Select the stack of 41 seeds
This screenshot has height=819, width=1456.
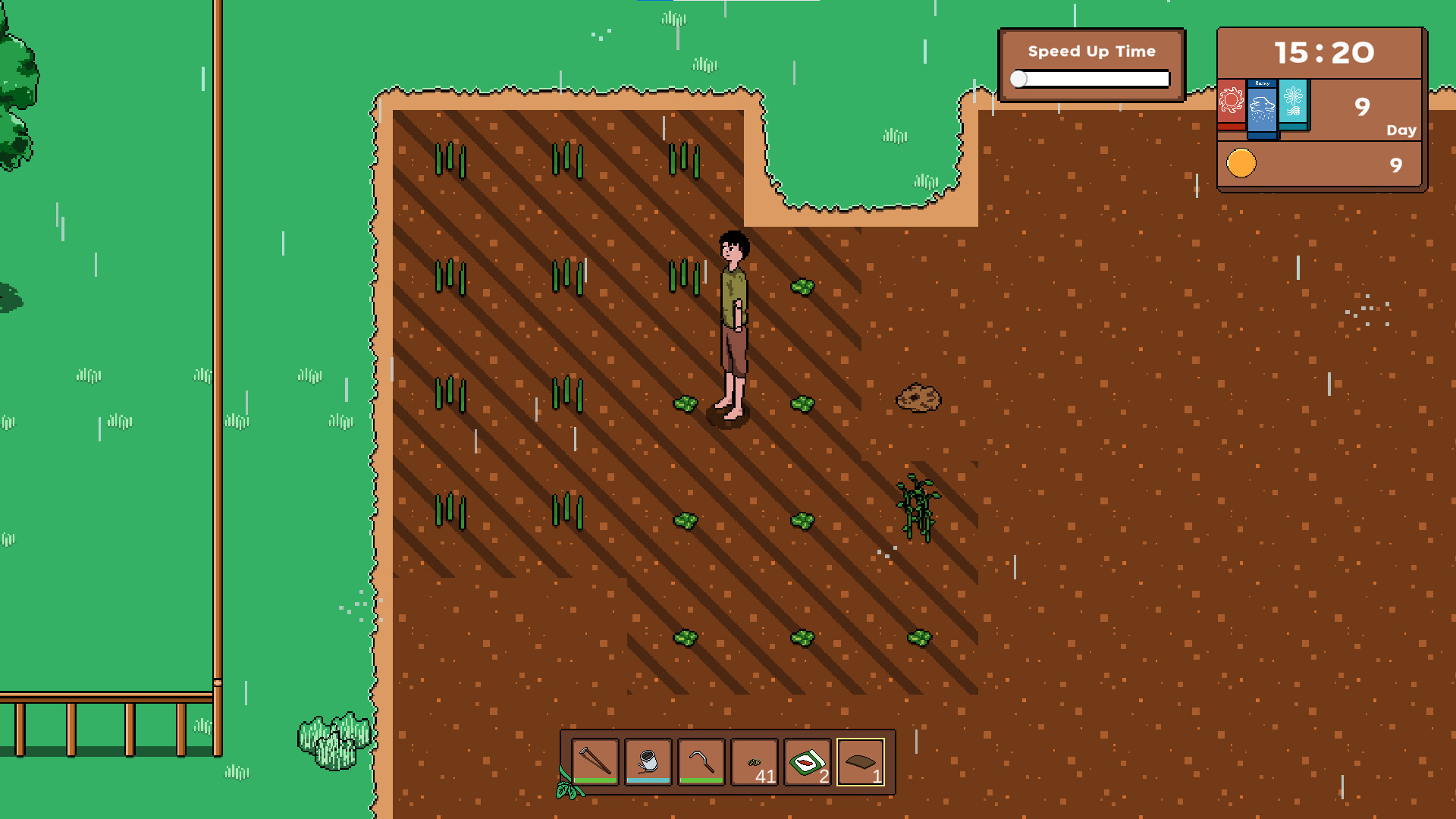[752, 761]
